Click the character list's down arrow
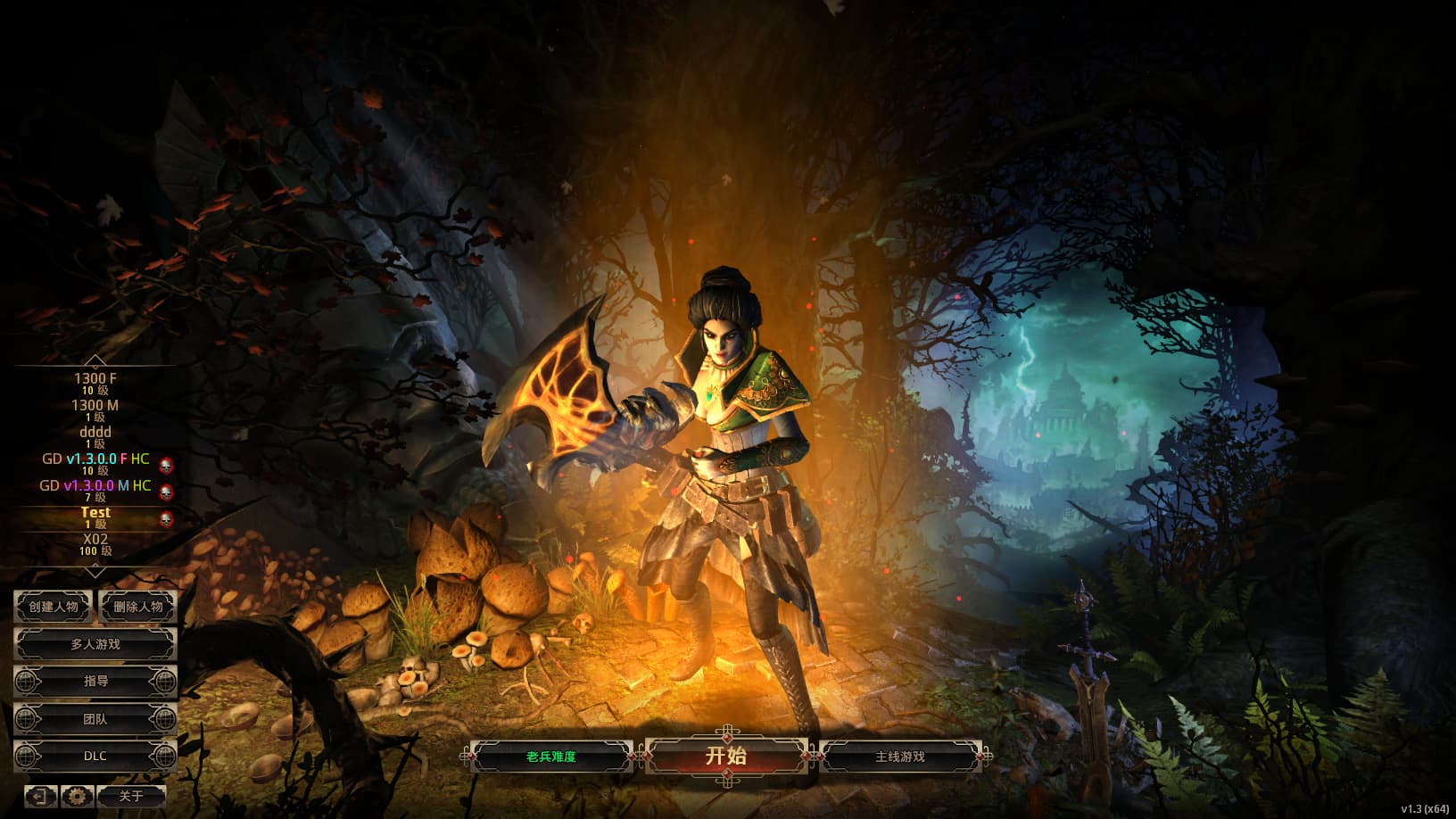1456x819 pixels. click(x=95, y=569)
